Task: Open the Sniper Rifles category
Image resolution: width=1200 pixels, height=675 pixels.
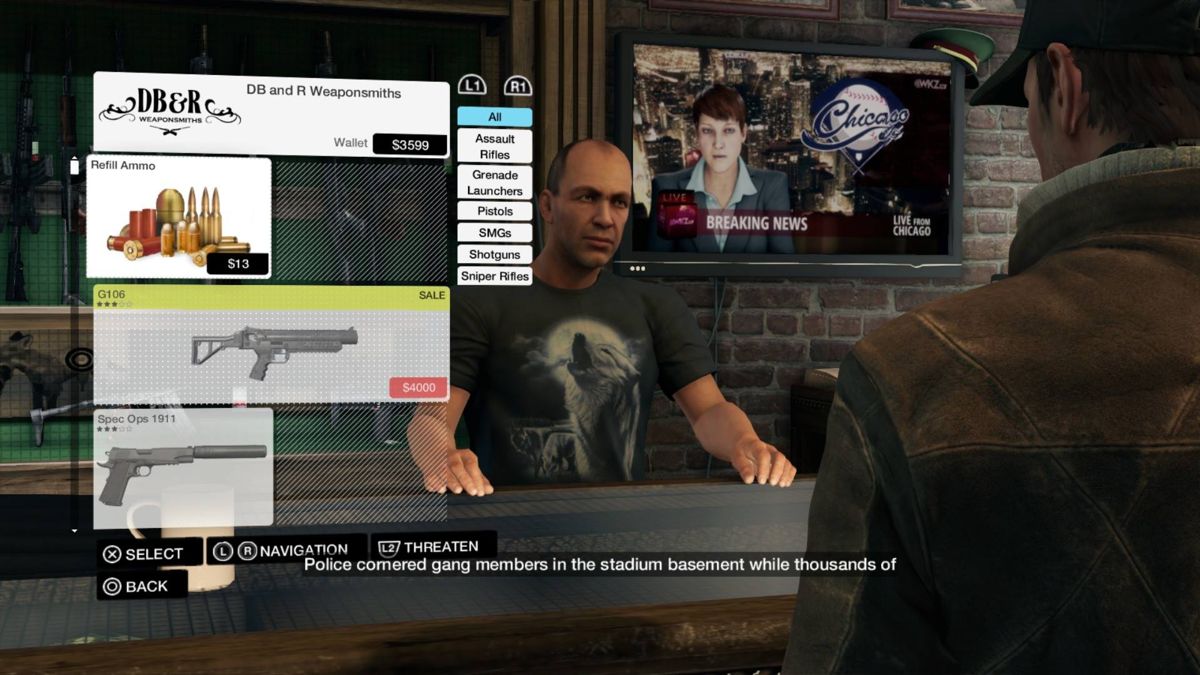Action: click(494, 276)
